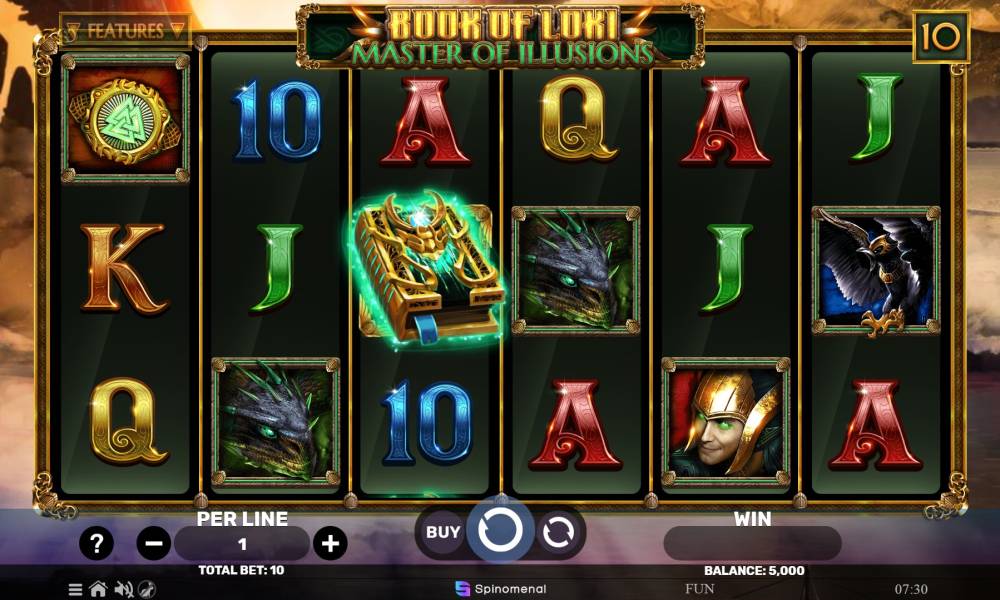
Task: Go to the lobby with the home icon
Action: 98,589
